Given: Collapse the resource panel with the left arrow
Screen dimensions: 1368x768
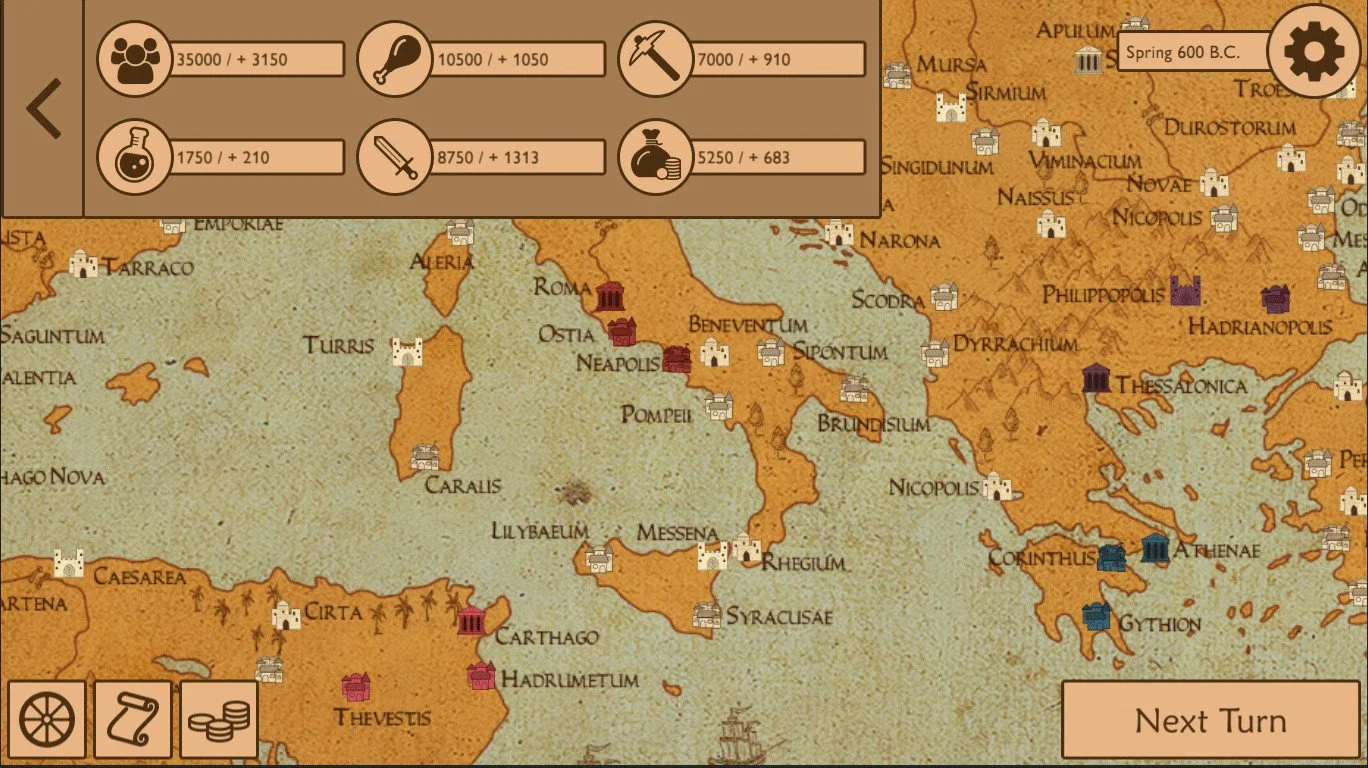Looking at the screenshot, I should pyautogui.click(x=44, y=107).
